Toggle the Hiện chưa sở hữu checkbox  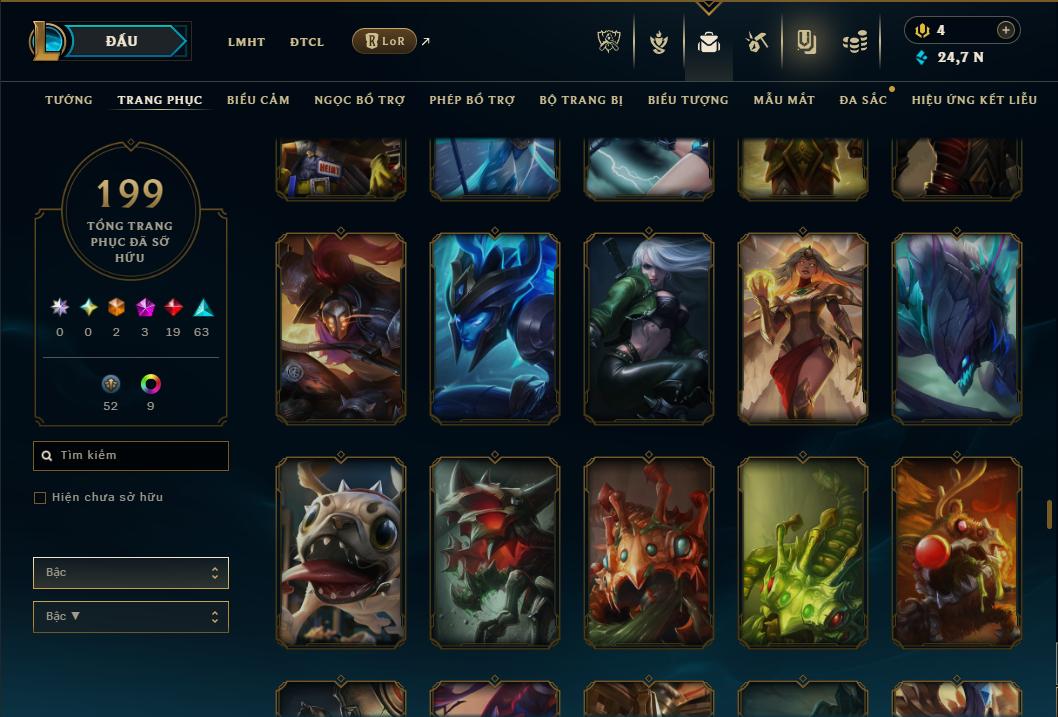(x=40, y=498)
